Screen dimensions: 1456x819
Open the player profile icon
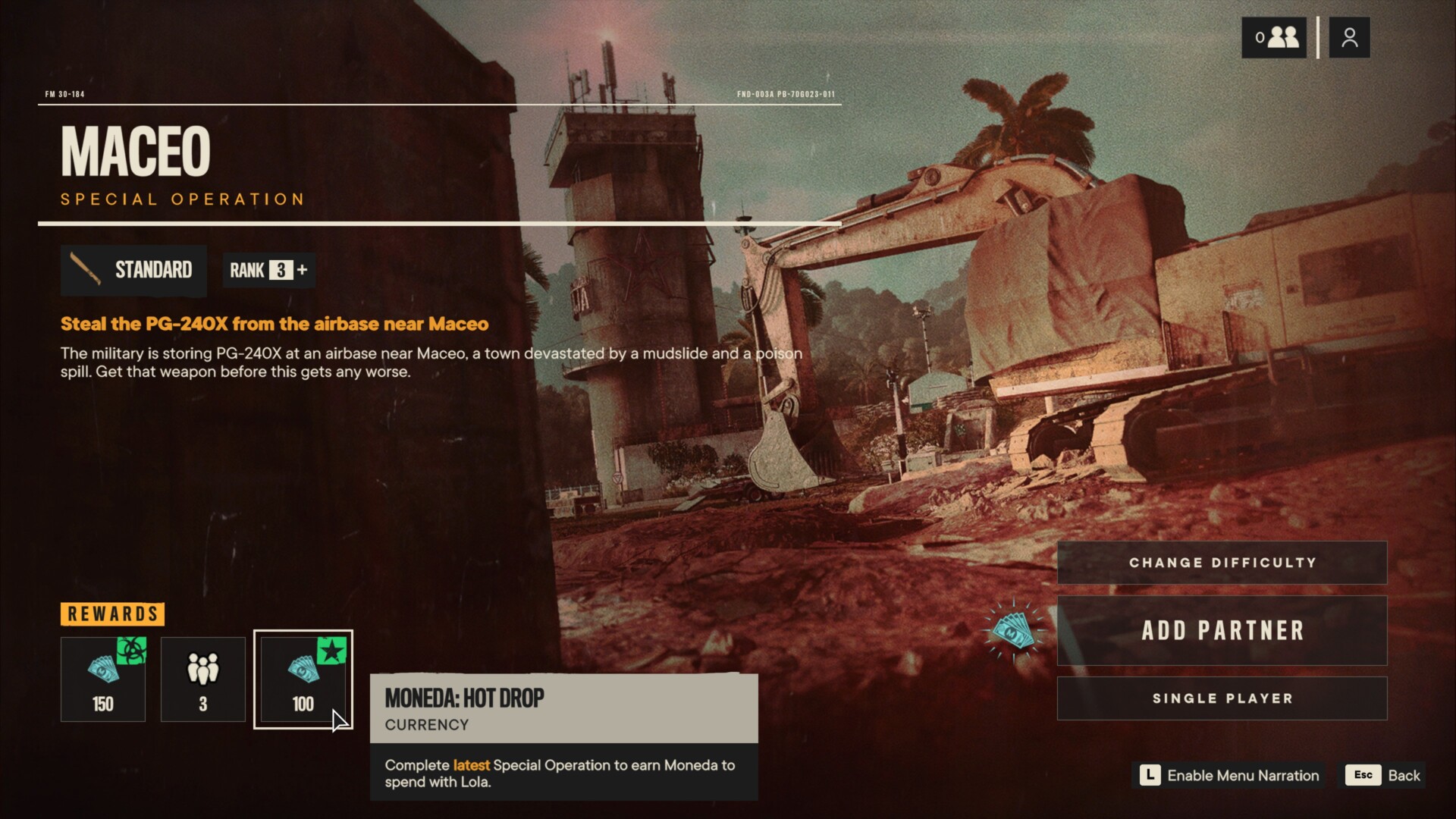tap(1349, 37)
